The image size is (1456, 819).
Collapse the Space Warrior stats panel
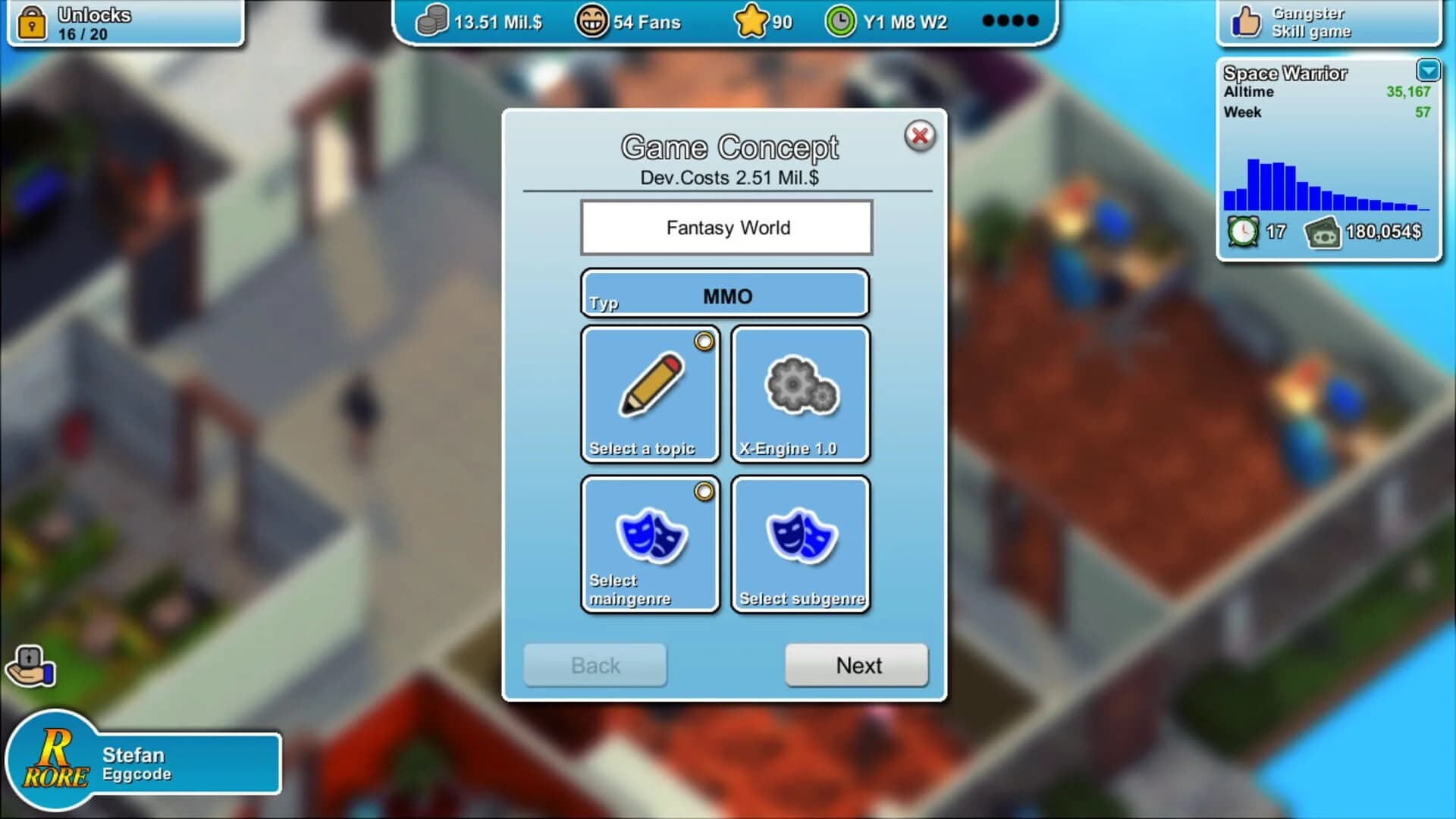tap(1429, 71)
